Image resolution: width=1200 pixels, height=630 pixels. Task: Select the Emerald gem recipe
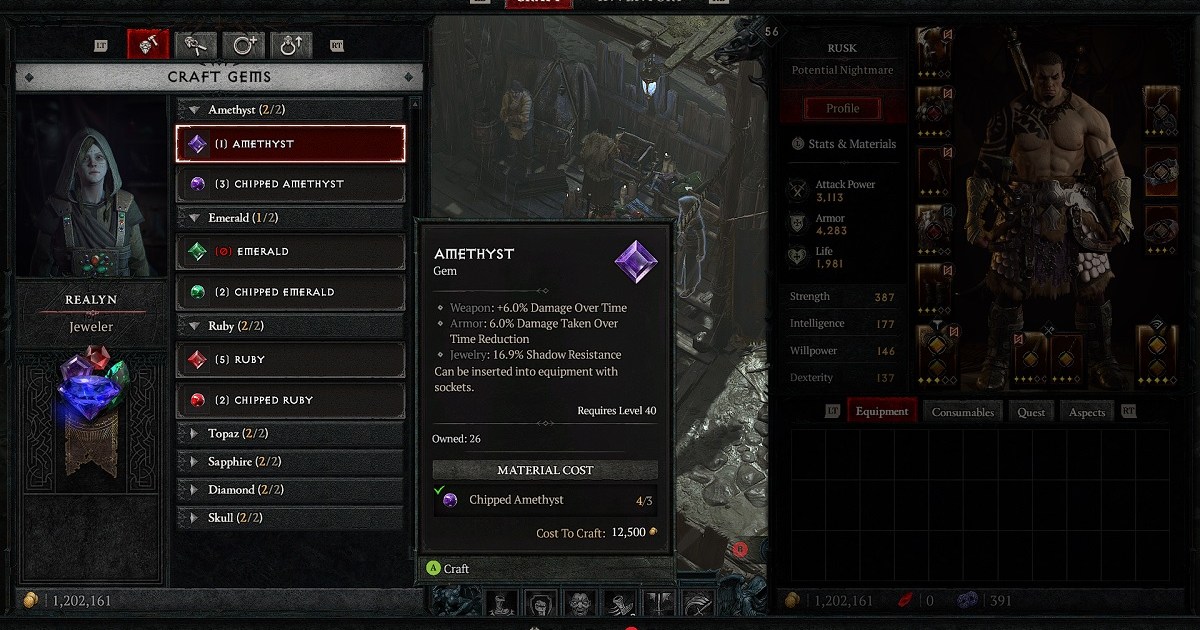coord(290,252)
